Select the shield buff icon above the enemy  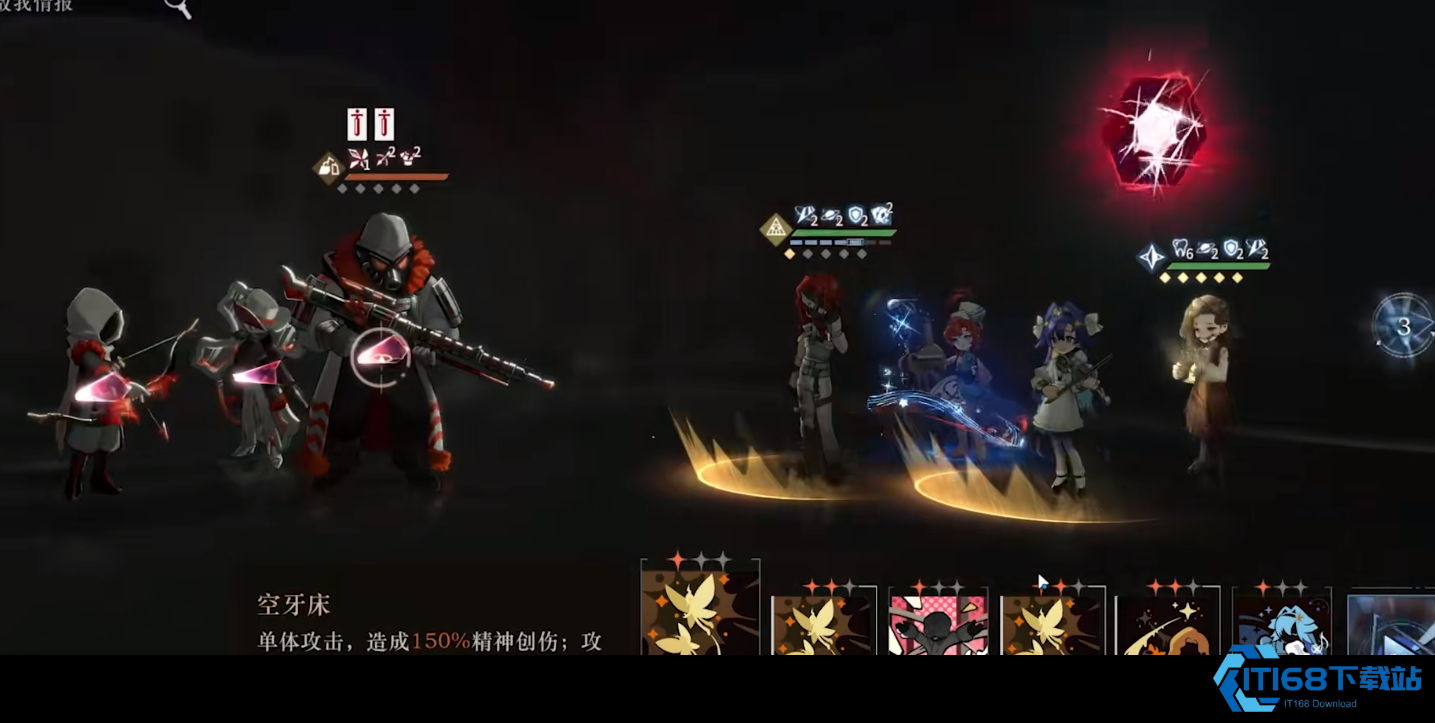(x=857, y=216)
